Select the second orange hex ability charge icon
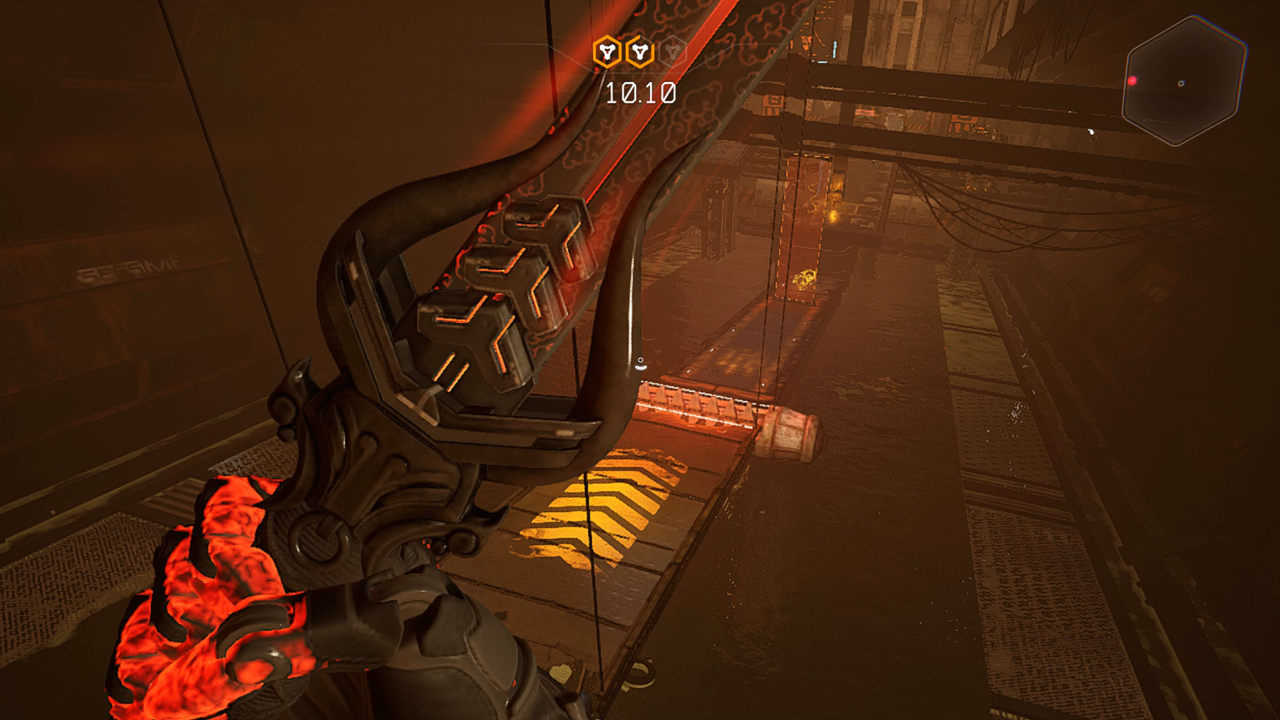Screen dimensions: 1280x720 (639, 51)
